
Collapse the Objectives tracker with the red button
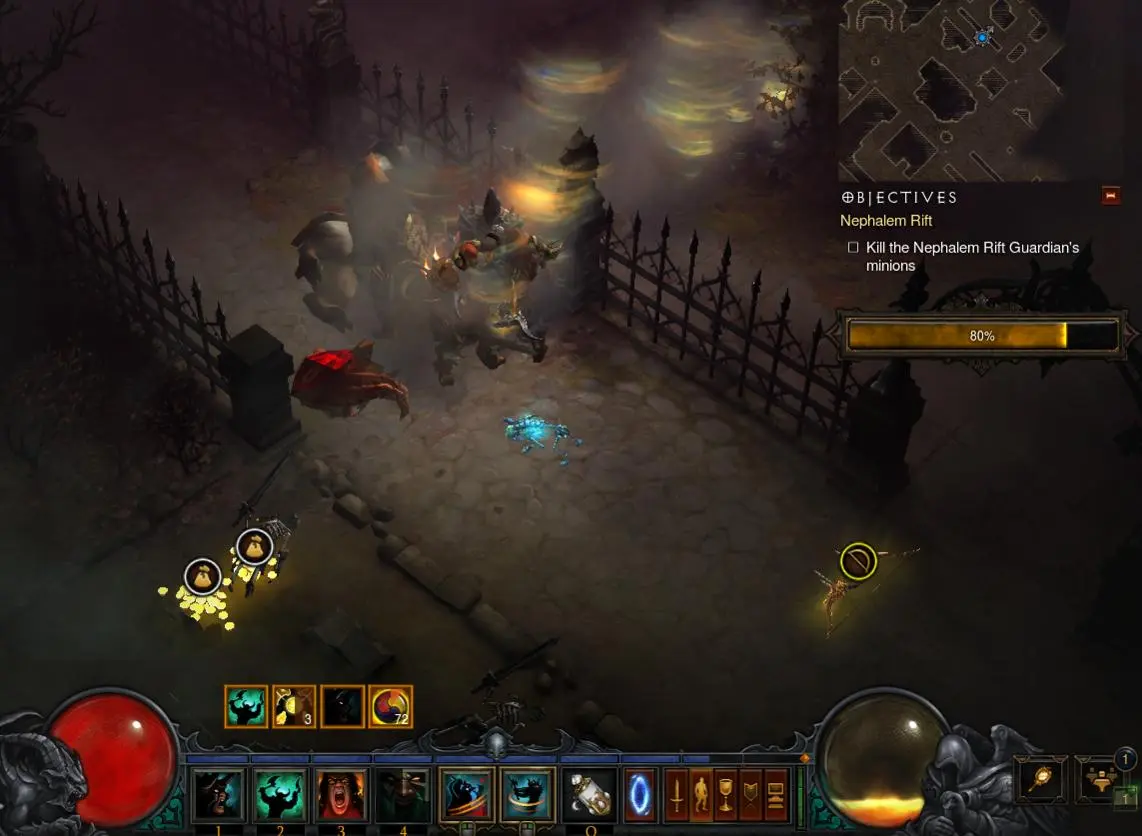[x=1111, y=195]
